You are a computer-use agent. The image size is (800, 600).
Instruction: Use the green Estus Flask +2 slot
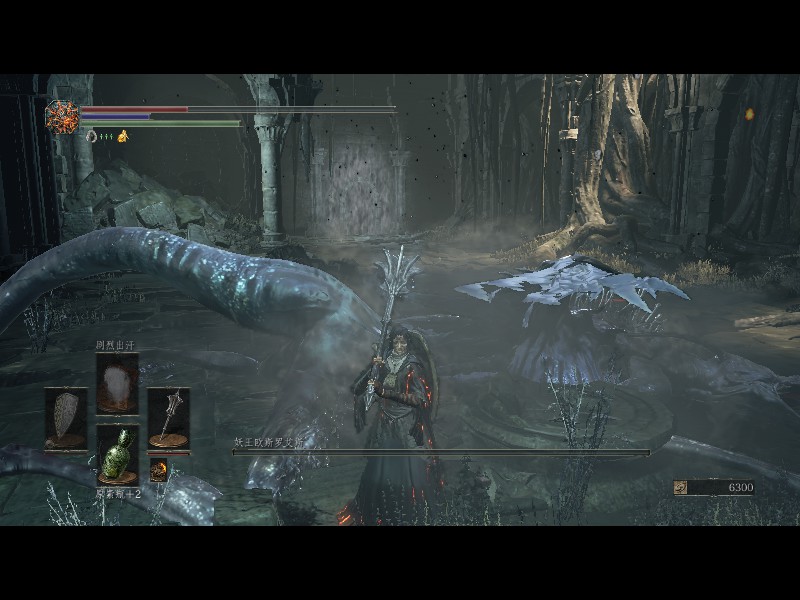117,455
